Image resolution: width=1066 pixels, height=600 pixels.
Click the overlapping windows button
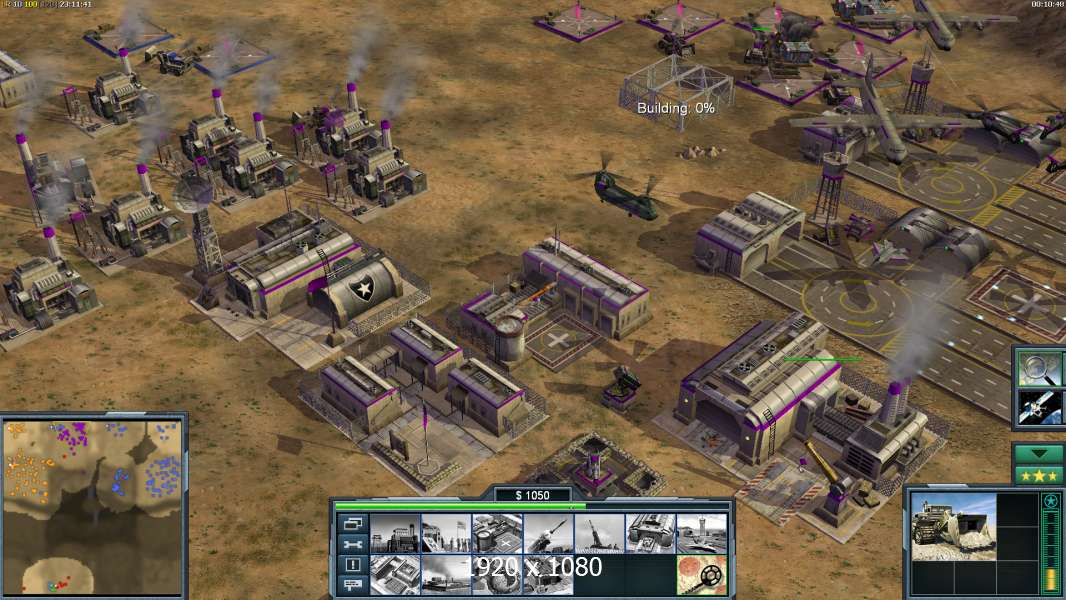coord(352,523)
